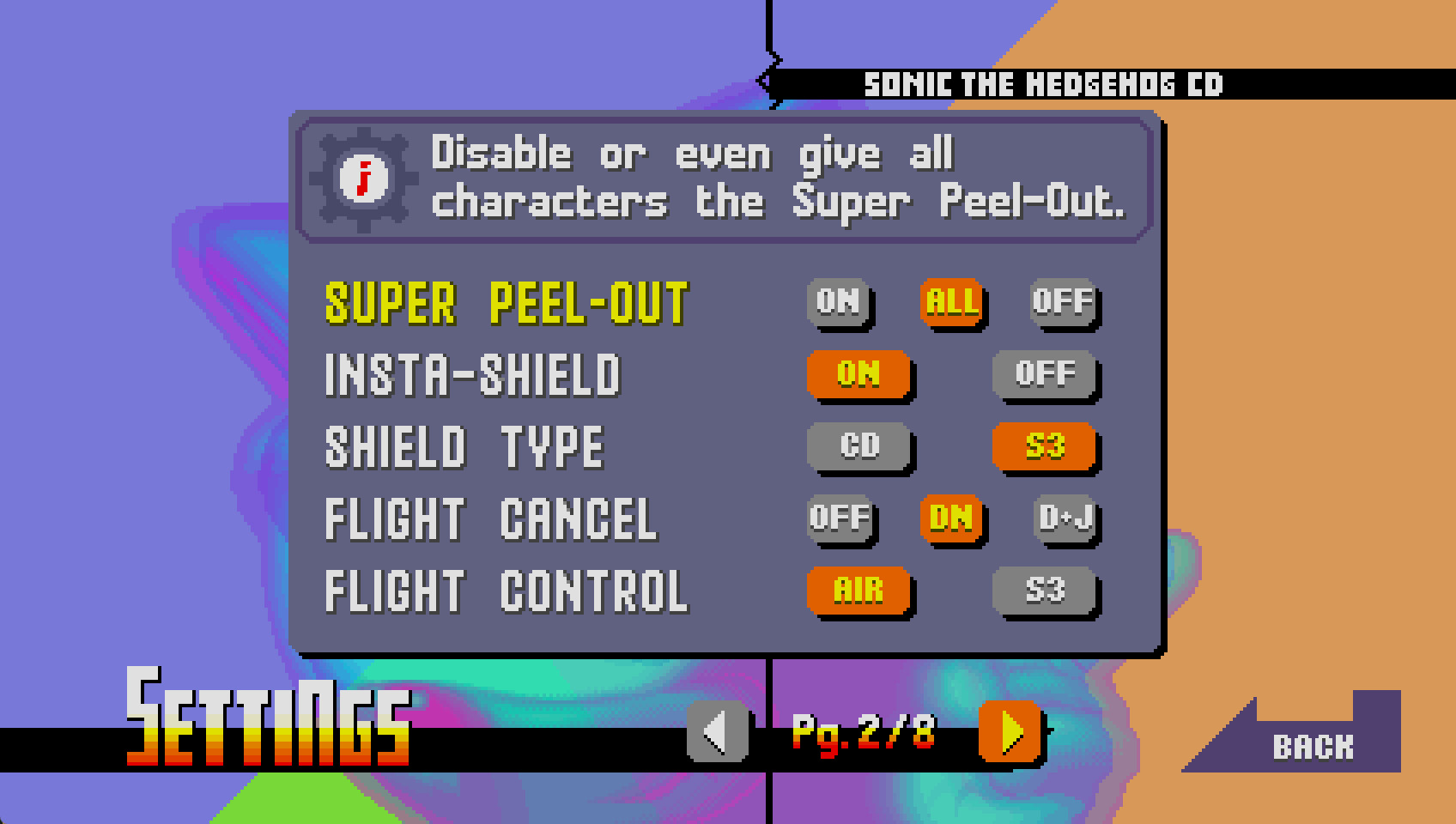Click the SONIC THE HEDGEHOG CD header

[x=1044, y=83]
